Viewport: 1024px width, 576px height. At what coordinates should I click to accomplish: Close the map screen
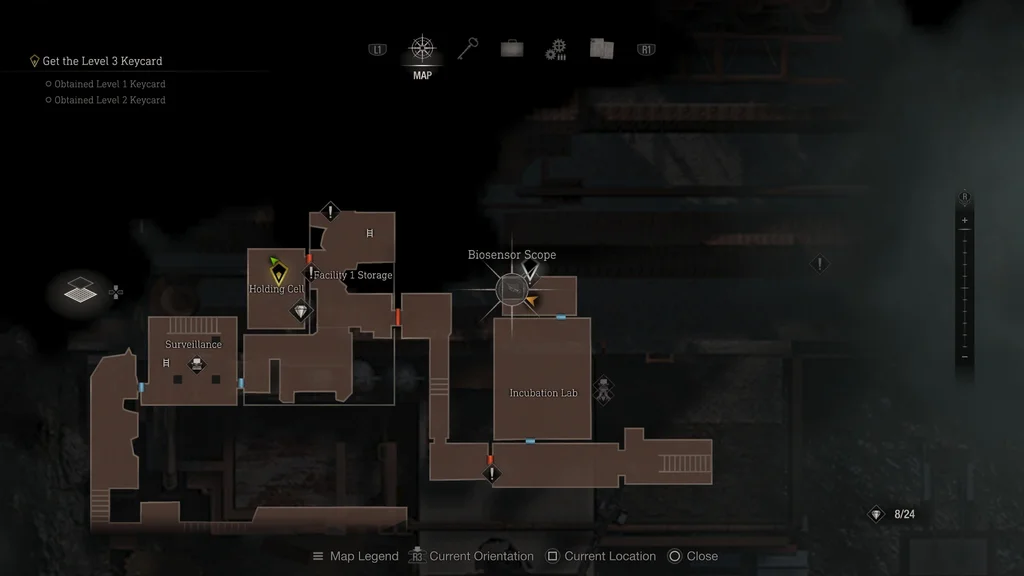pos(693,556)
